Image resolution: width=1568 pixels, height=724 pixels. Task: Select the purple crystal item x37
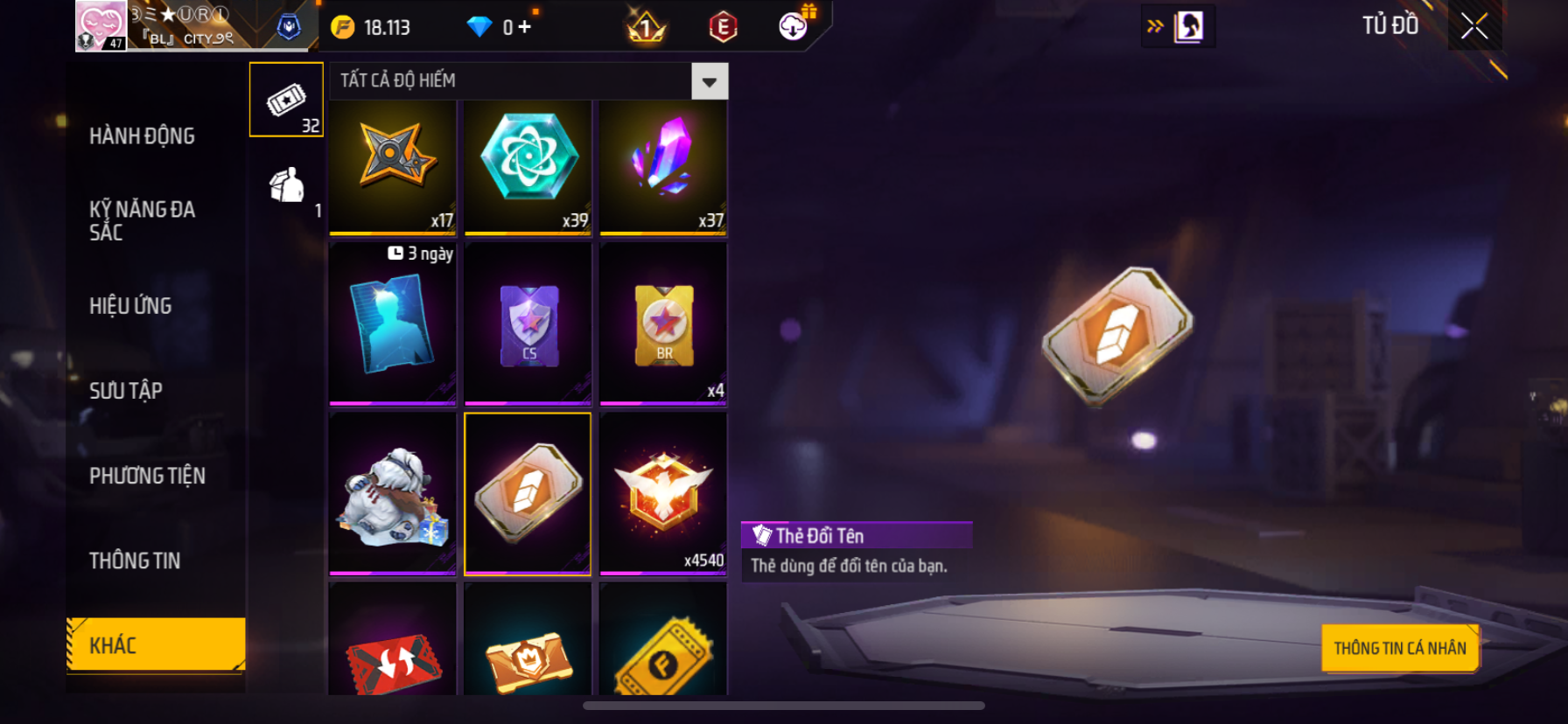663,166
